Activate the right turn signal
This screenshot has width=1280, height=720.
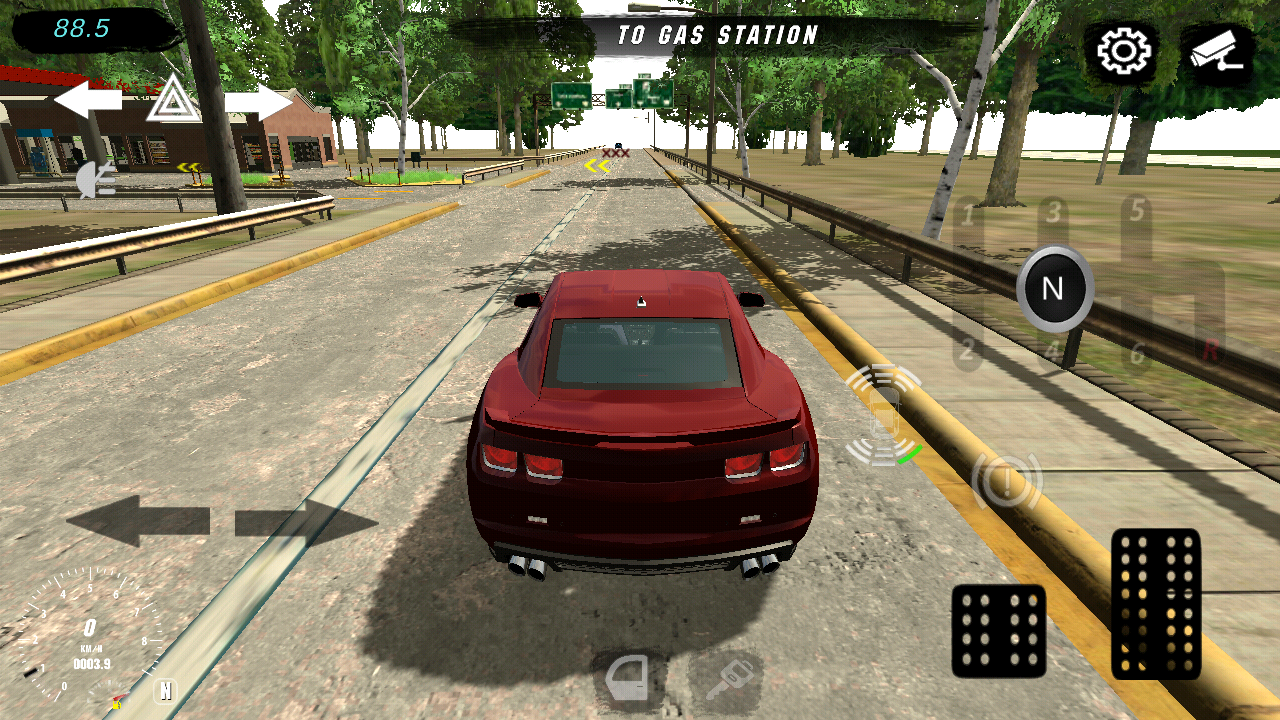tap(258, 101)
